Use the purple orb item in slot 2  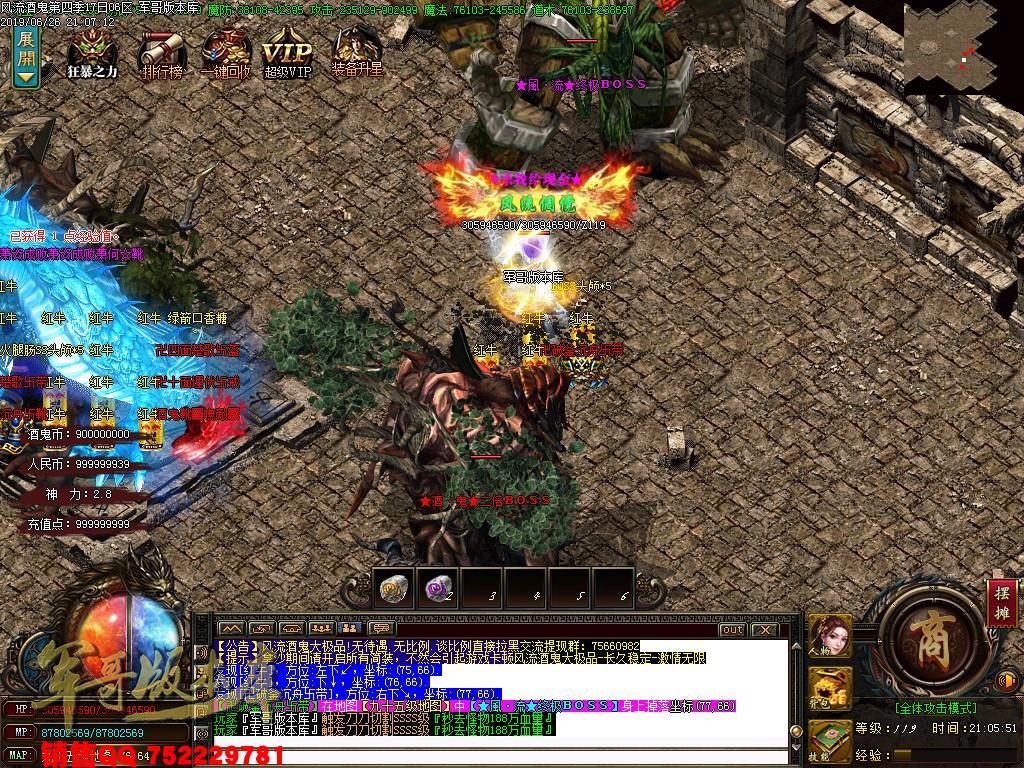pos(438,588)
